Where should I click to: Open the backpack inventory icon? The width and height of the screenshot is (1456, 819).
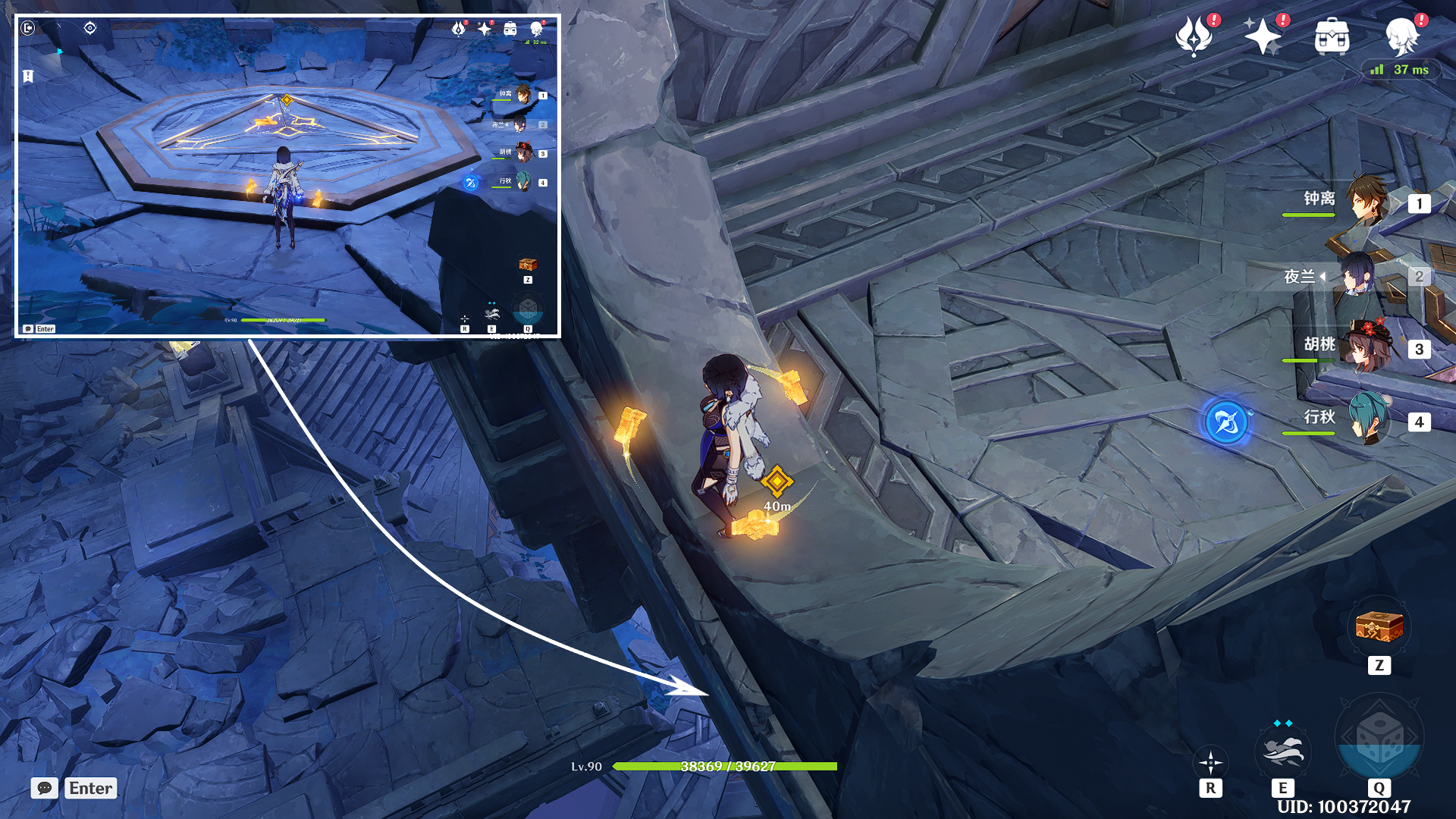coord(1332,36)
